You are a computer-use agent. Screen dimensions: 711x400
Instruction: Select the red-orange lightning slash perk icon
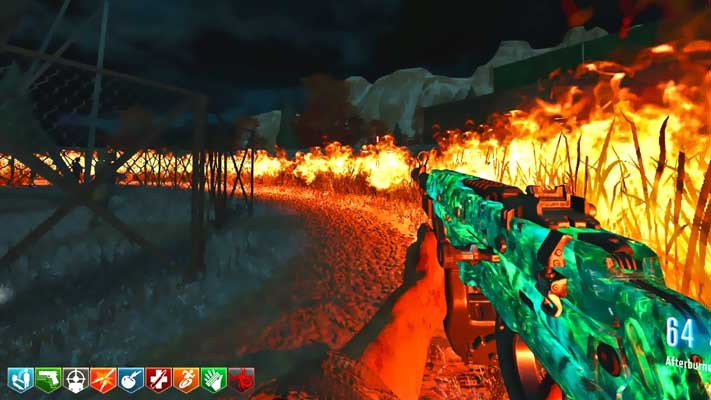pos(103,380)
